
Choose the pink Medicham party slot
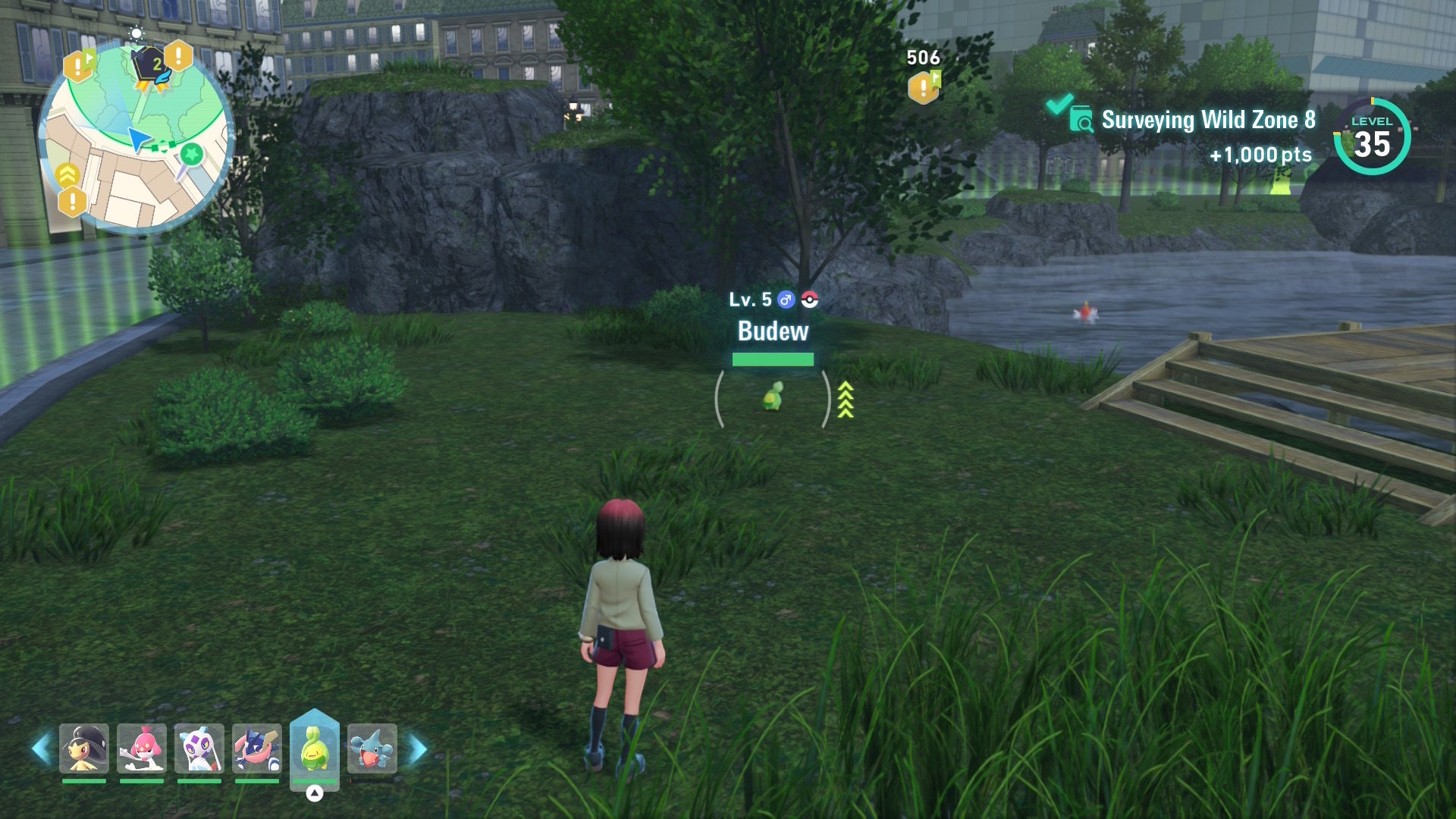pos(141,748)
